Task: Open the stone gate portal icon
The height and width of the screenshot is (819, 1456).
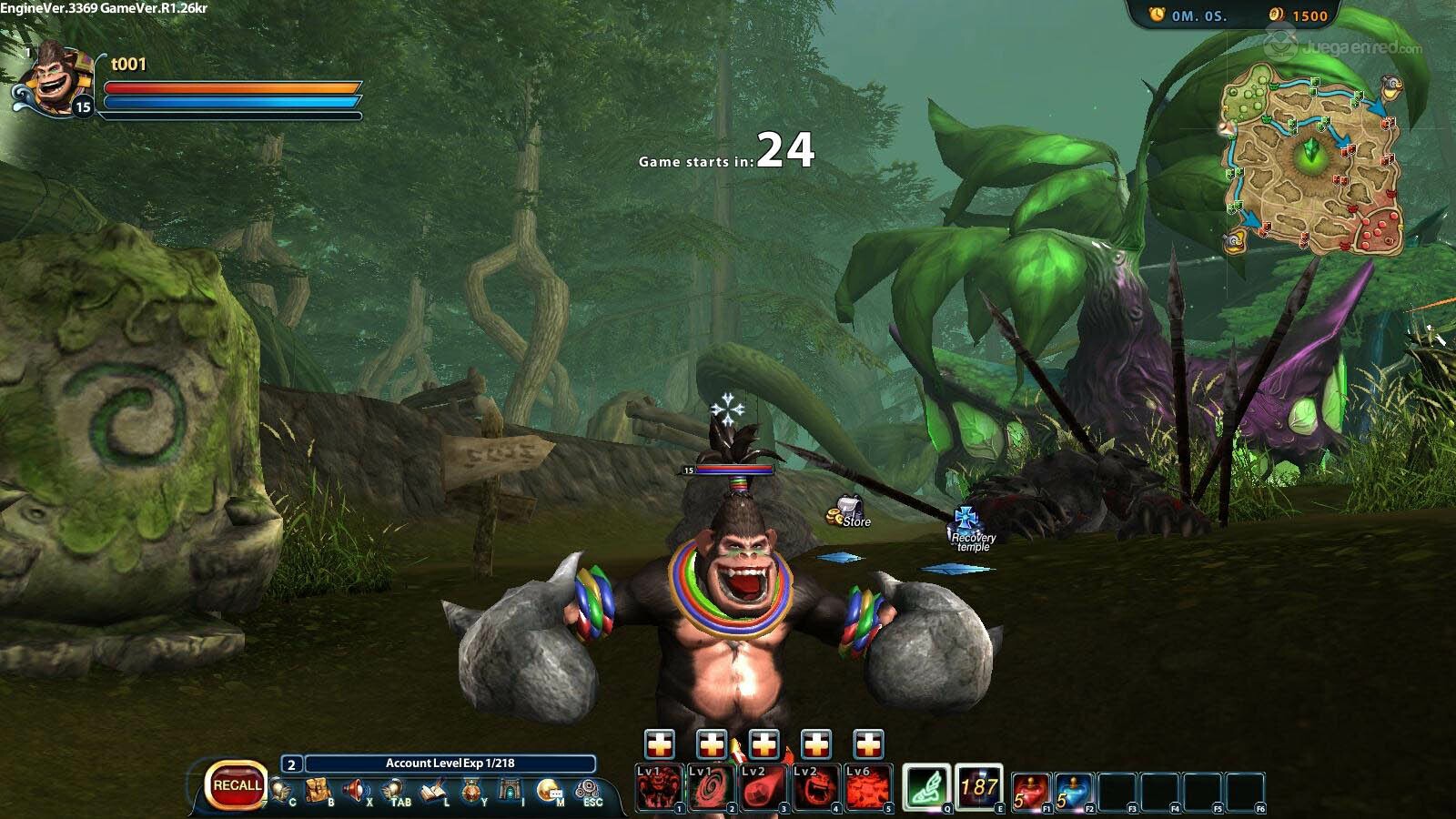Action: tap(511, 790)
